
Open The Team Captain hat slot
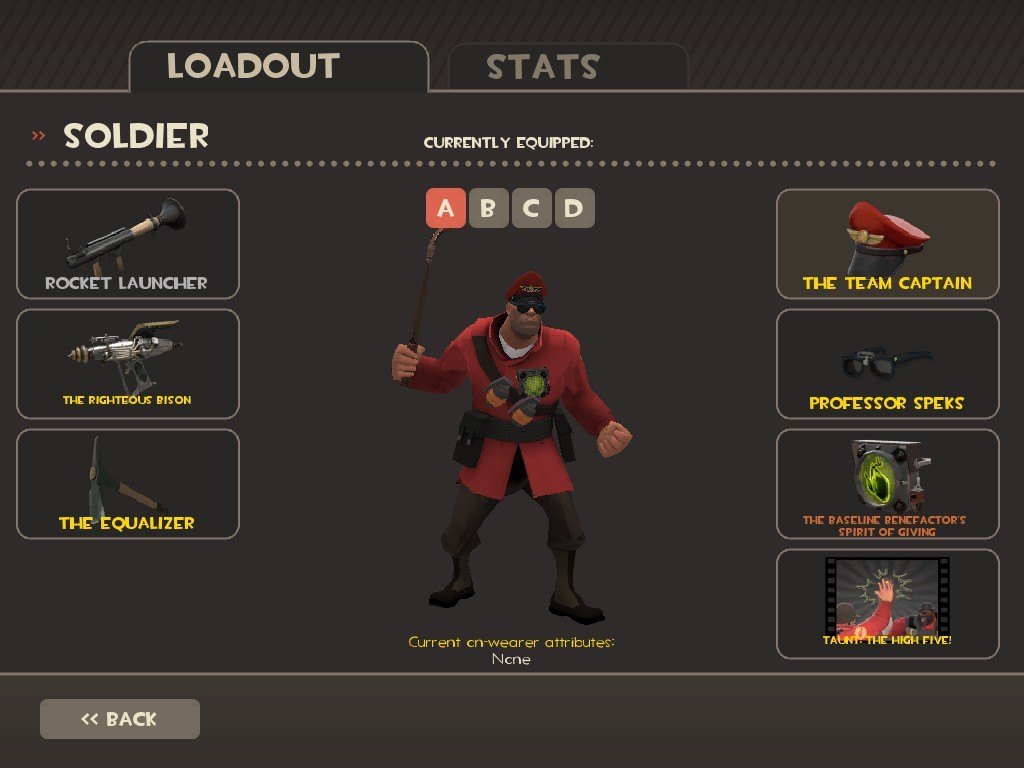[887, 244]
